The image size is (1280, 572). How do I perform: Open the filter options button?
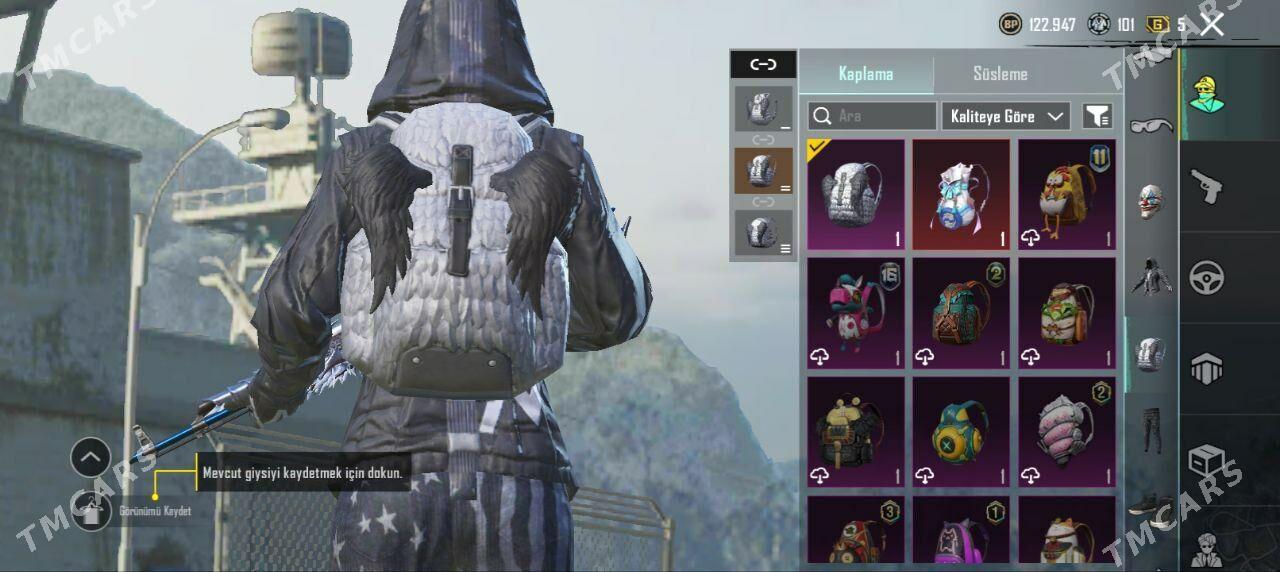tap(1097, 116)
